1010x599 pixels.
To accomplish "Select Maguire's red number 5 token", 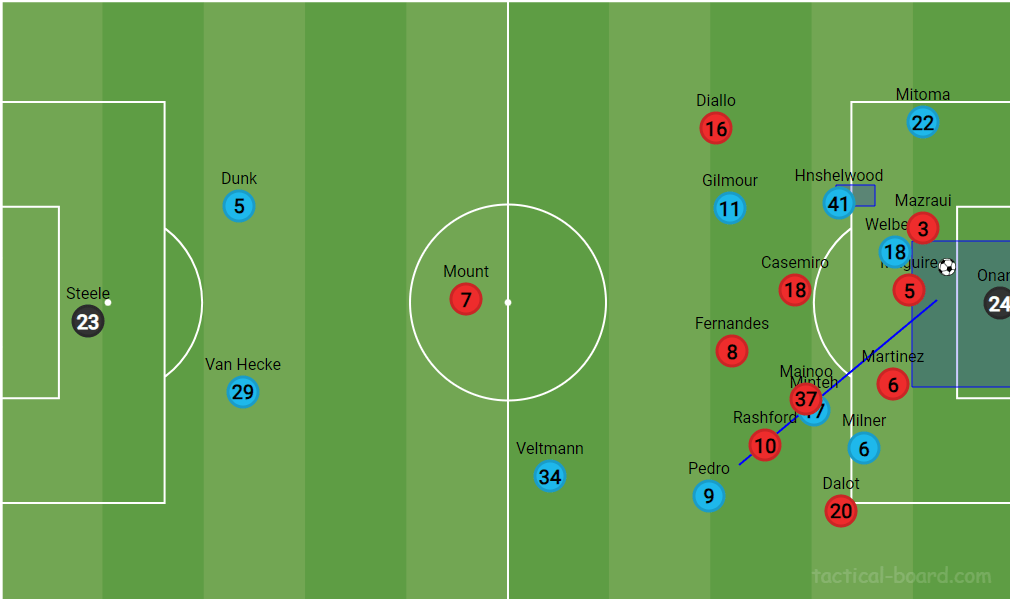I will (x=909, y=291).
